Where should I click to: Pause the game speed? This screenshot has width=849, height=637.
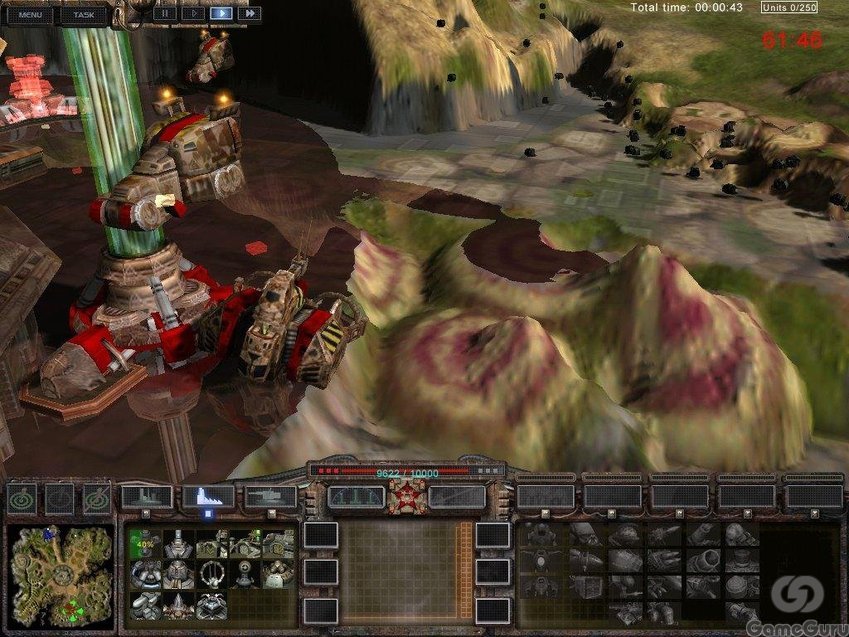tap(163, 14)
